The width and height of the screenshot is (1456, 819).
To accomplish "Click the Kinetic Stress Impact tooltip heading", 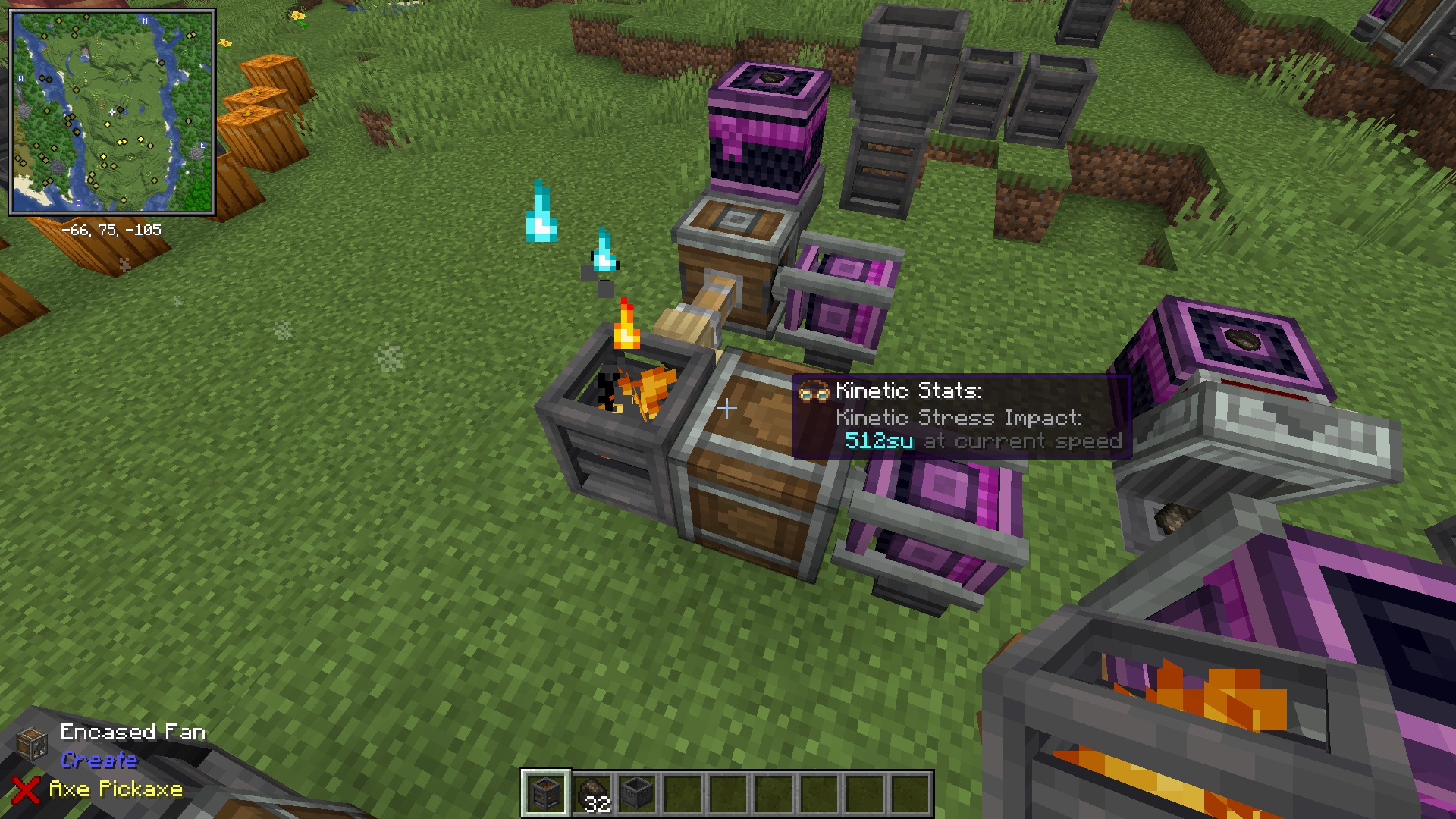I will point(958,418).
